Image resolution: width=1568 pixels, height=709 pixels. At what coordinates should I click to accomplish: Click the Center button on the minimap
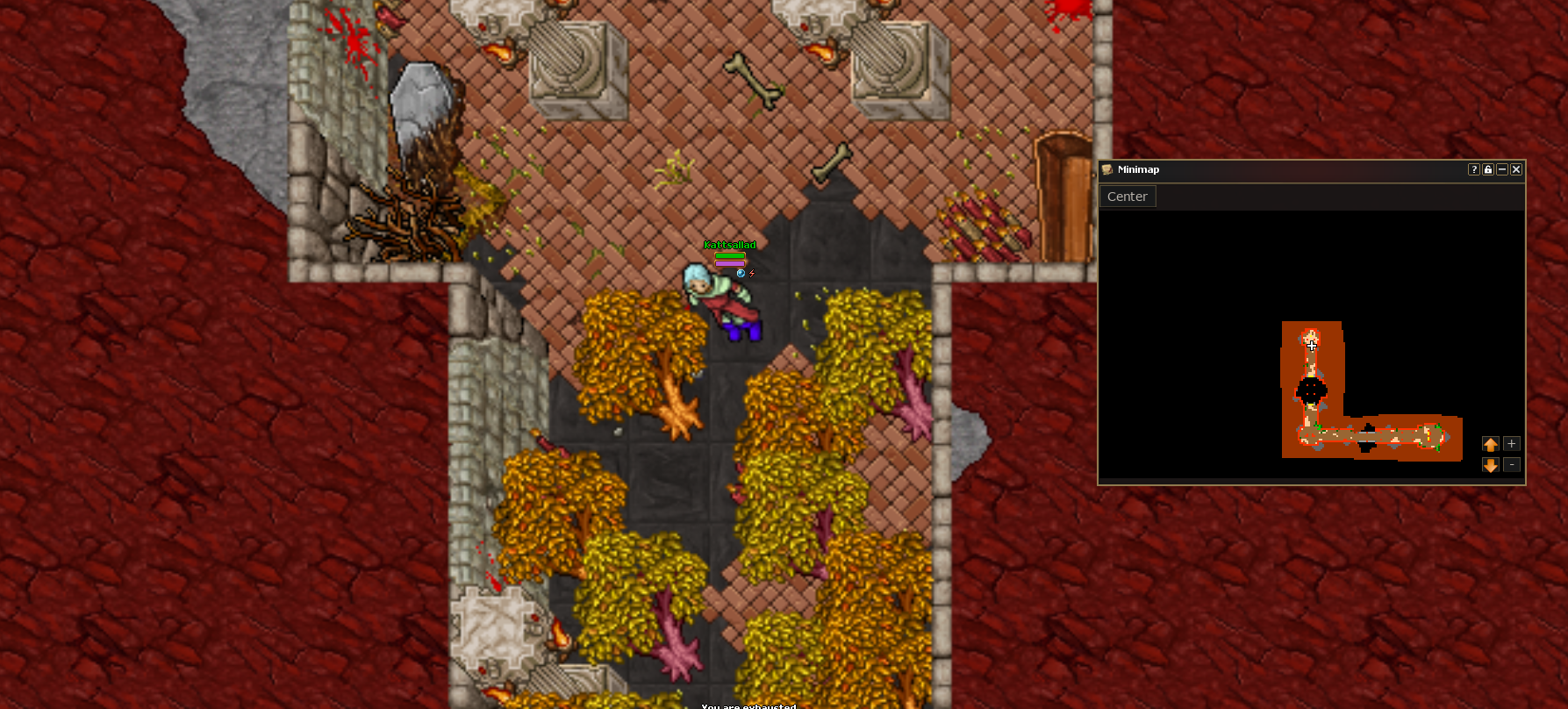[1128, 197]
